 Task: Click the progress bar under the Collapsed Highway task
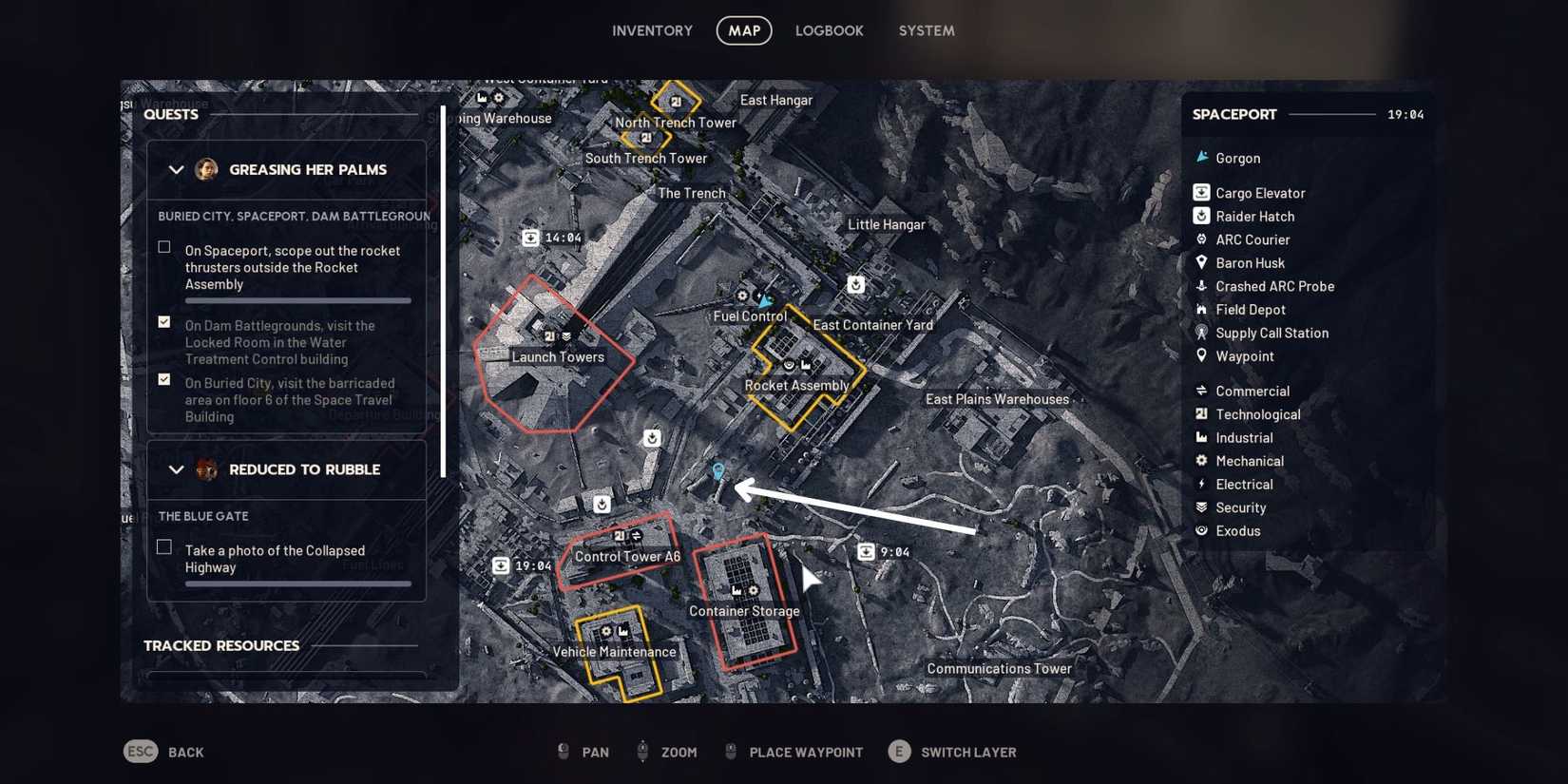pos(297,584)
